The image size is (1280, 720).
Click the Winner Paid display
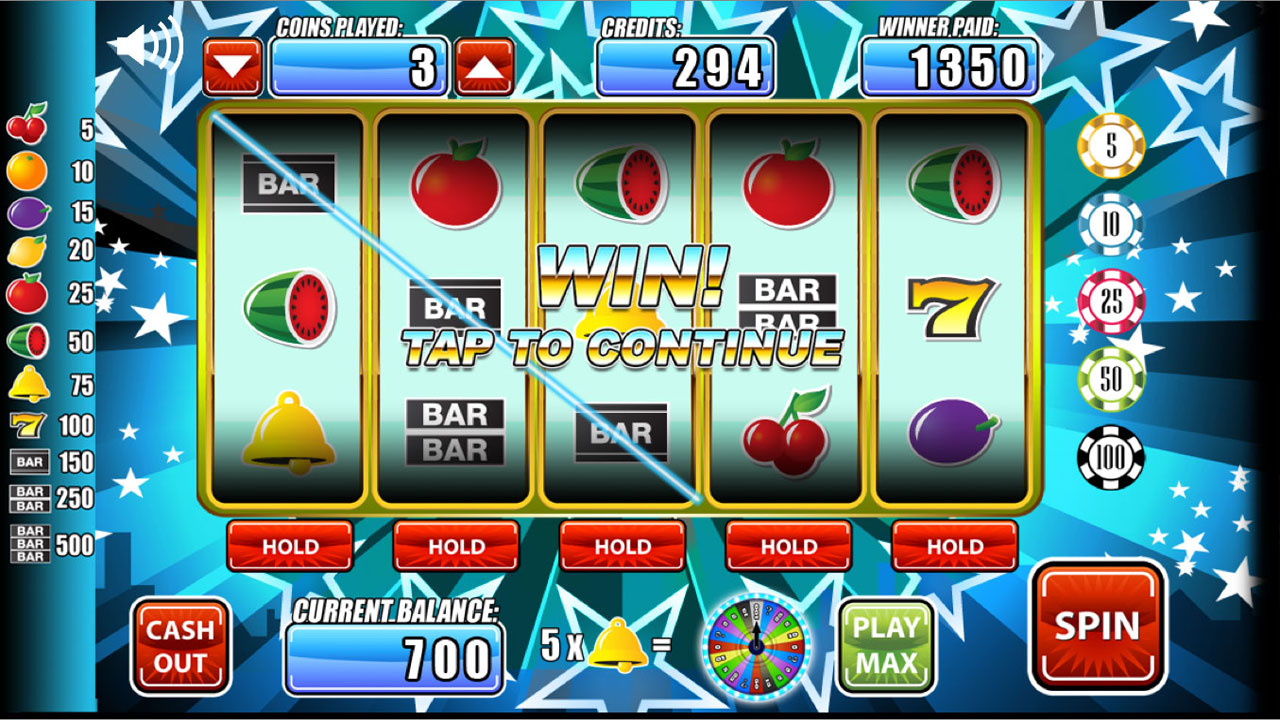[950, 65]
